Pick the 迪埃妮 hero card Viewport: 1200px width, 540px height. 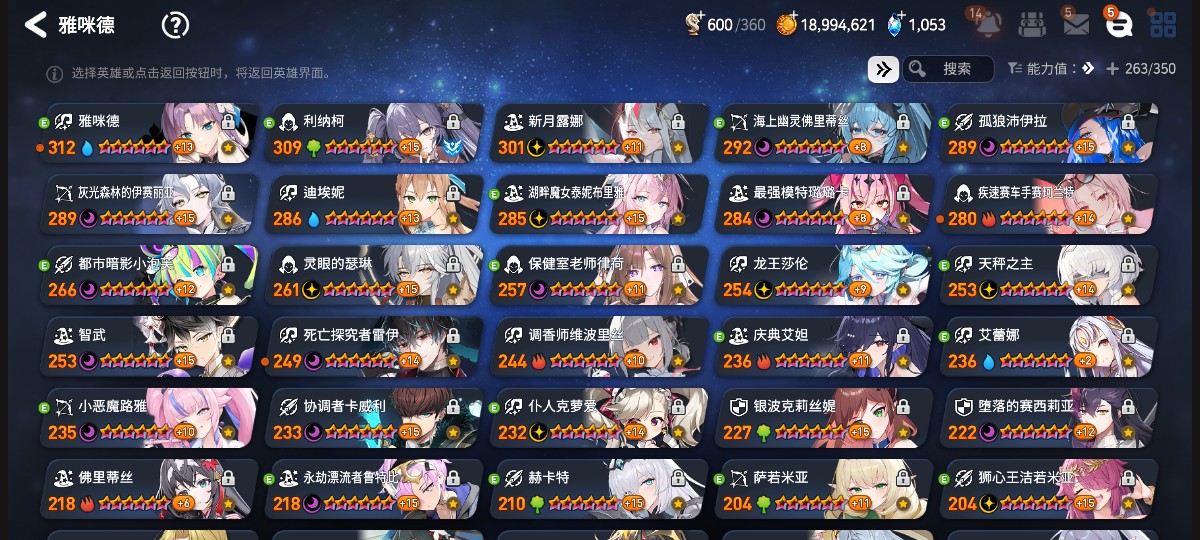click(374, 205)
